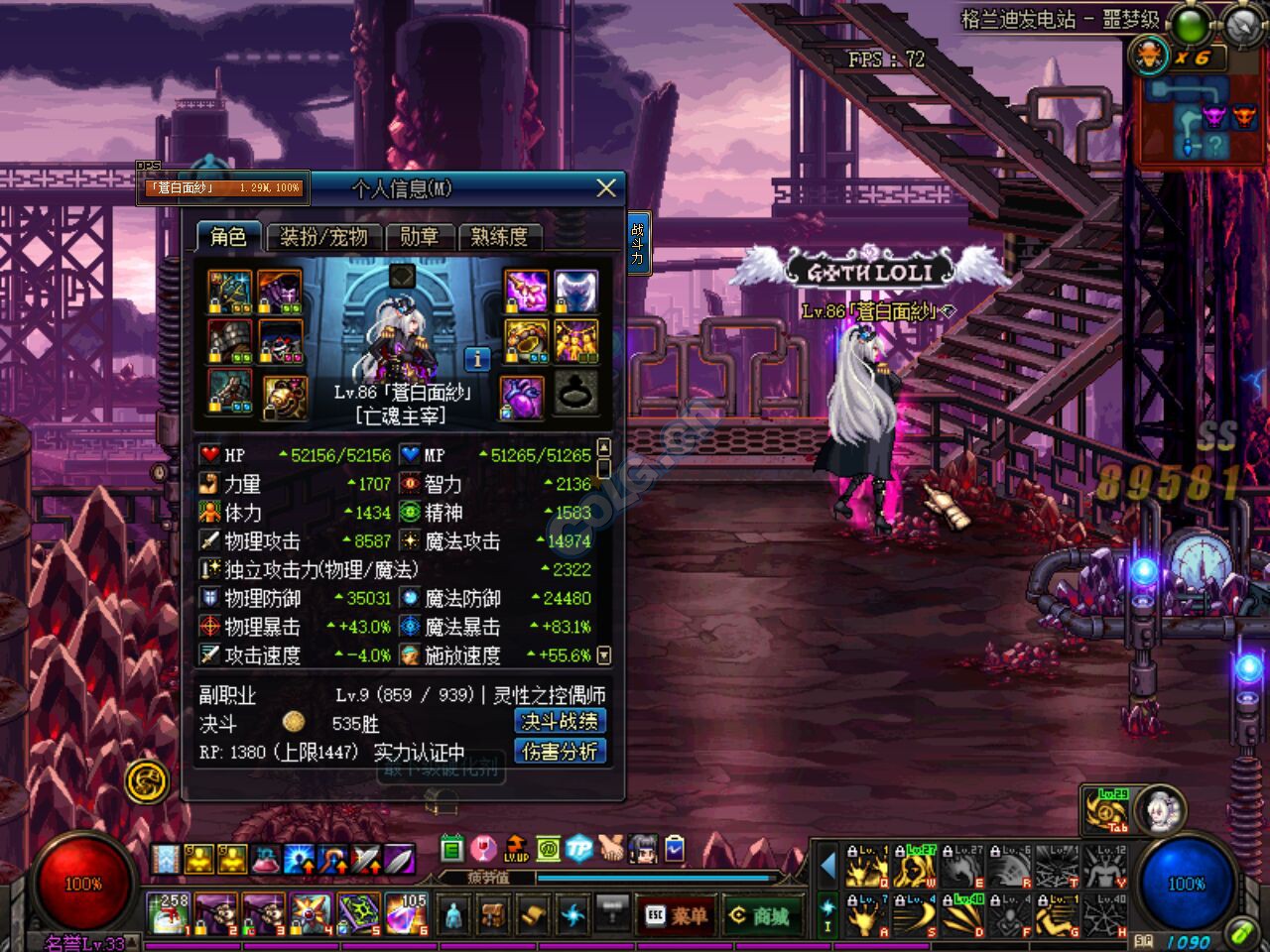
Task: Switch to the 装扮/宠物 tab
Action: (x=323, y=238)
